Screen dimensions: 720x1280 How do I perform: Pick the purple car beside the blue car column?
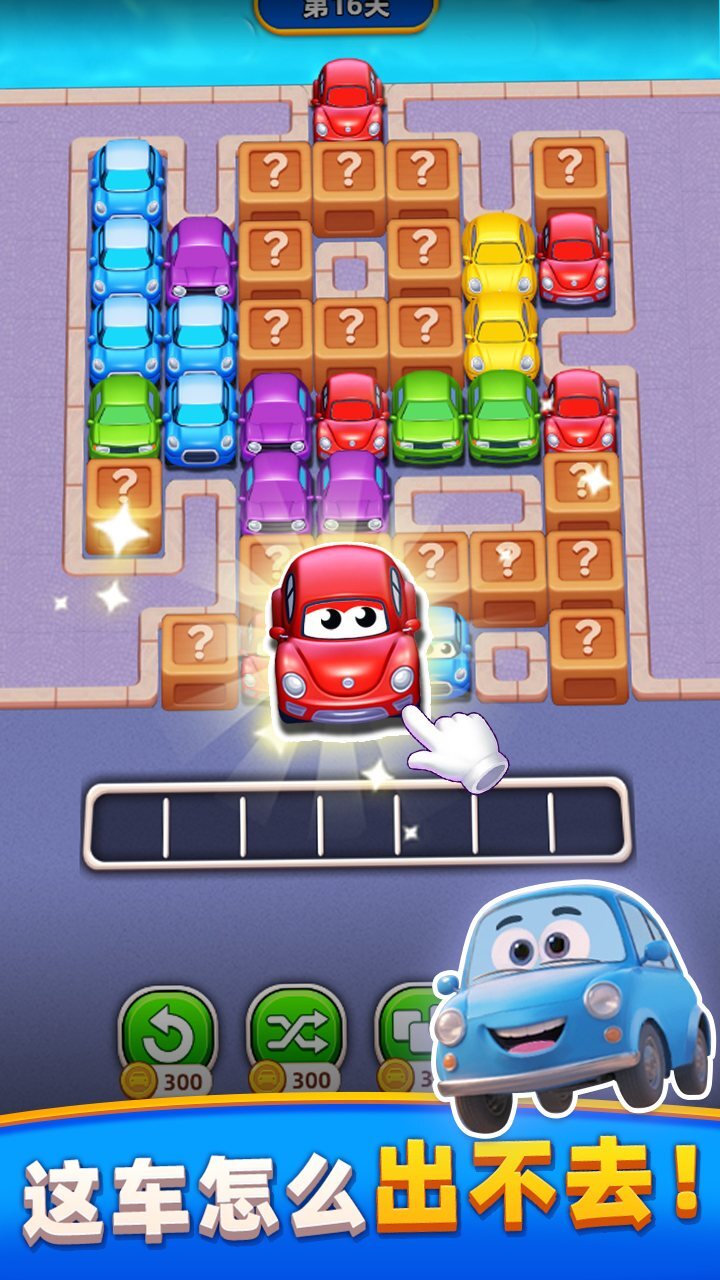(200, 258)
